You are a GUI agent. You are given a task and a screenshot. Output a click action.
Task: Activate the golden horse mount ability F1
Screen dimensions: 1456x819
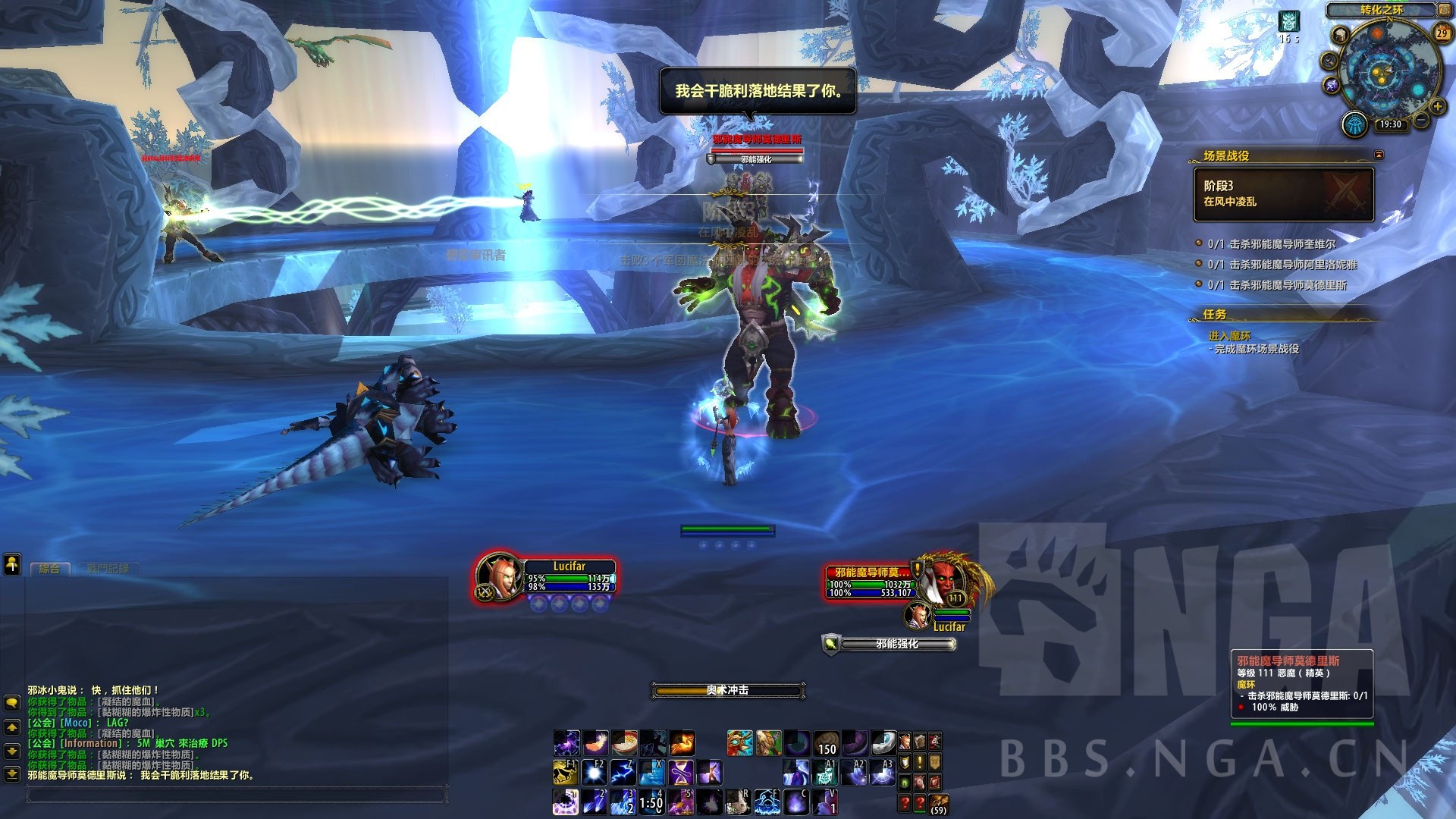pyautogui.click(x=566, y=772)
